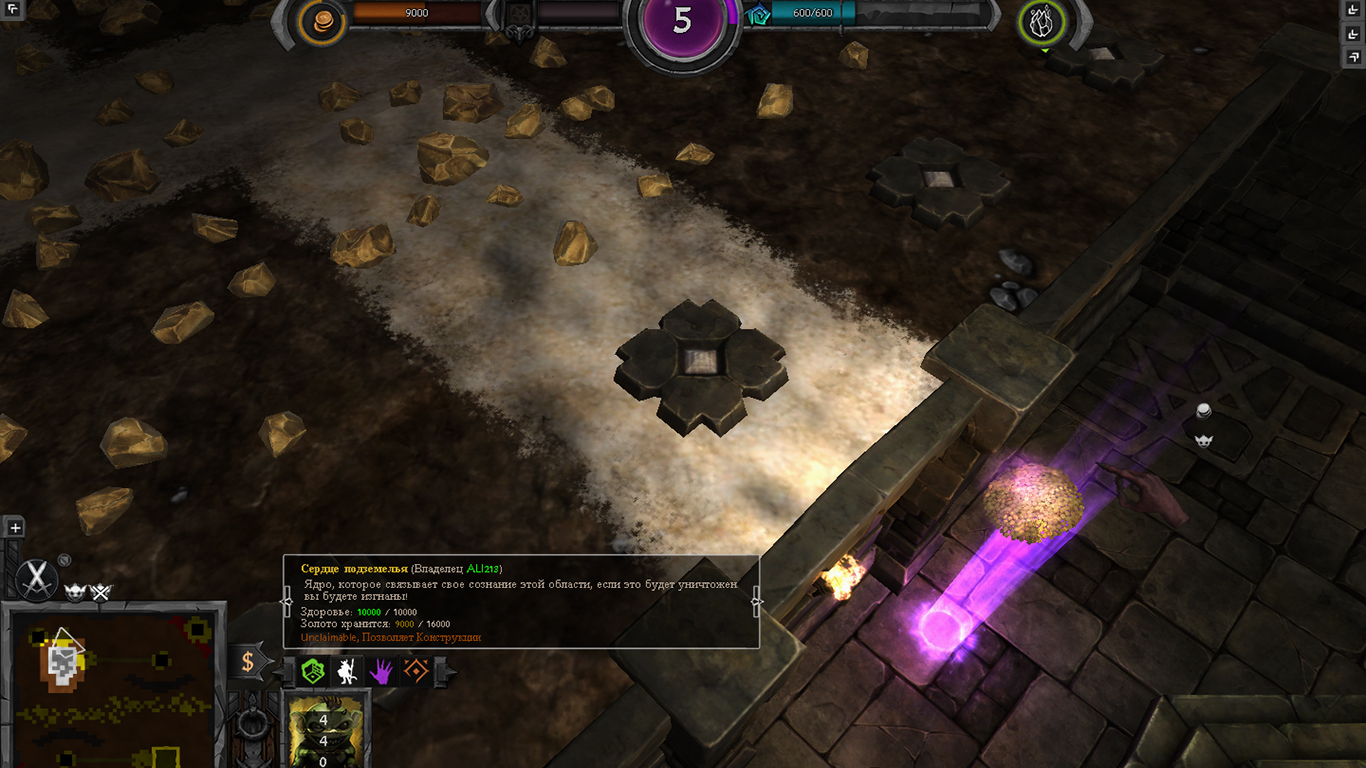Click the ram skull pentagram emblem

517,20
